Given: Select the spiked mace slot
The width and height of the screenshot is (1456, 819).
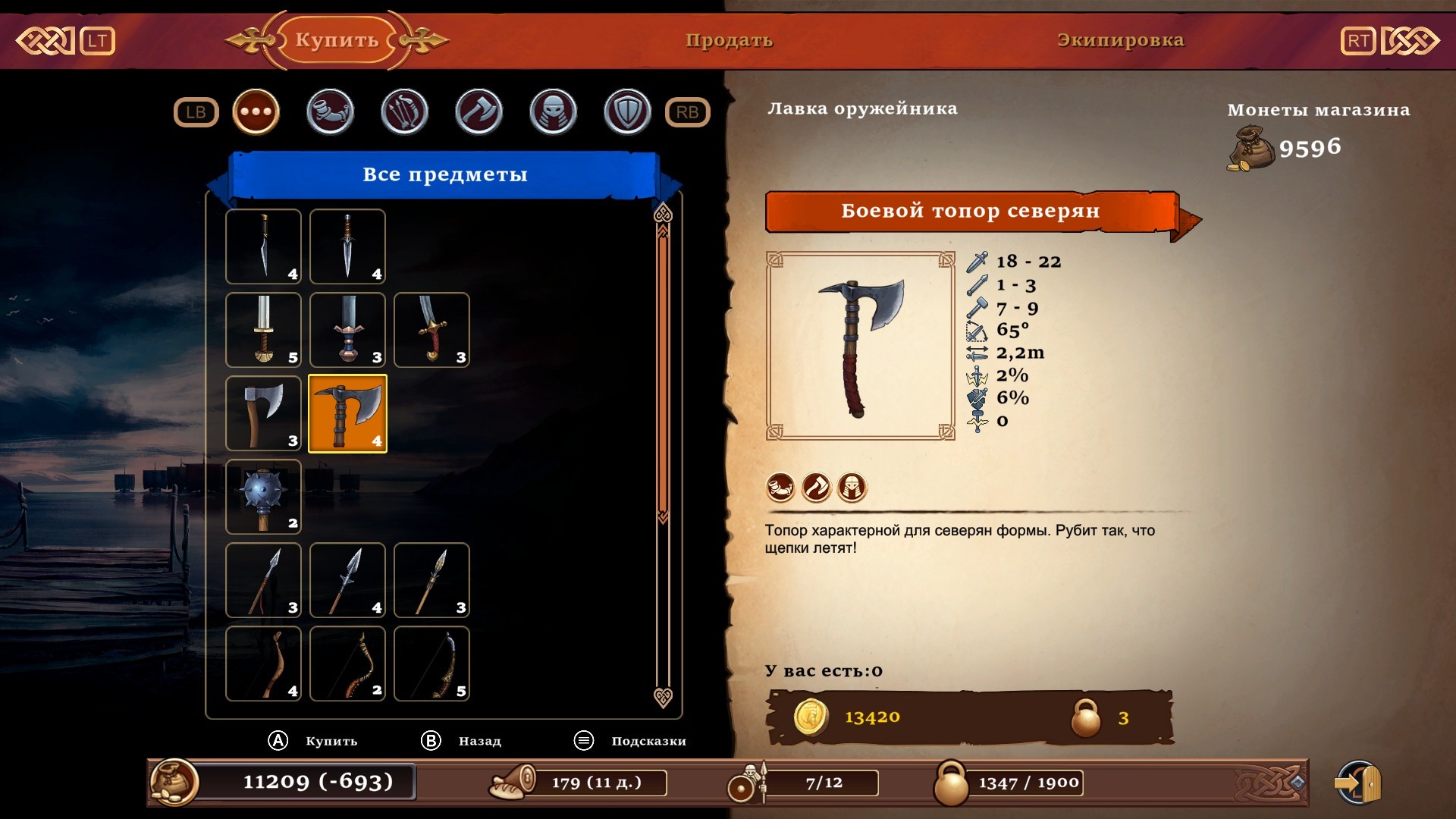Looking at the screenshot, I should pyautogui.click(x=263, y=497).
